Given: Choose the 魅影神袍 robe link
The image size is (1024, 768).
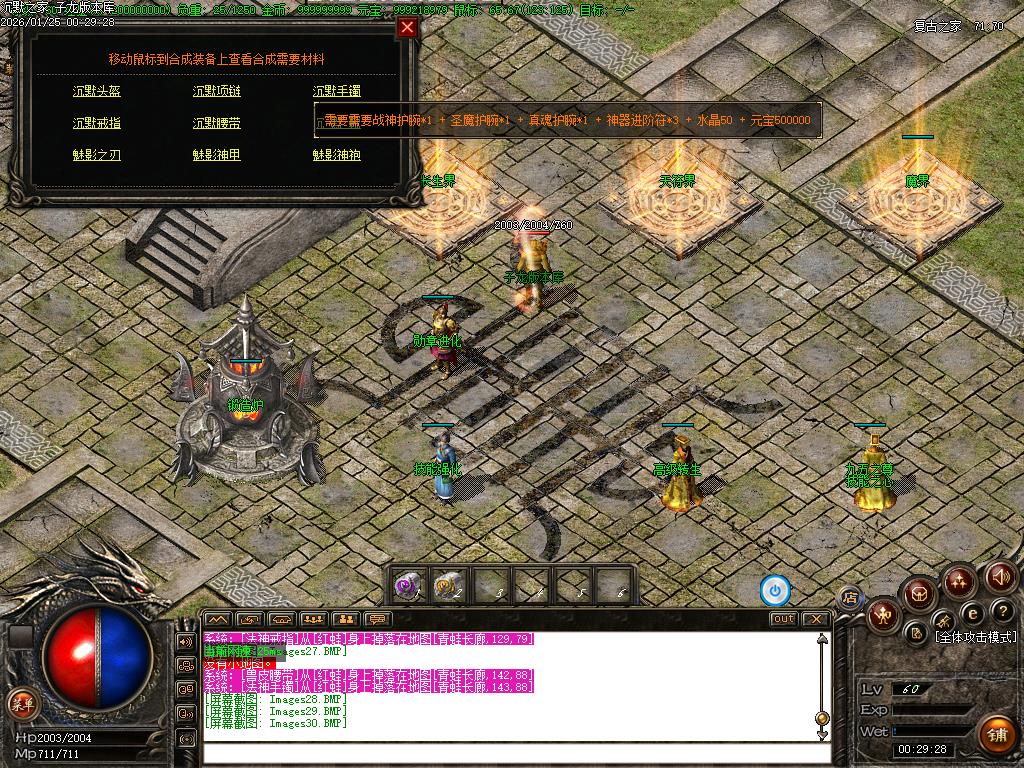Looking at the screenshot, I should pos(336,155).
